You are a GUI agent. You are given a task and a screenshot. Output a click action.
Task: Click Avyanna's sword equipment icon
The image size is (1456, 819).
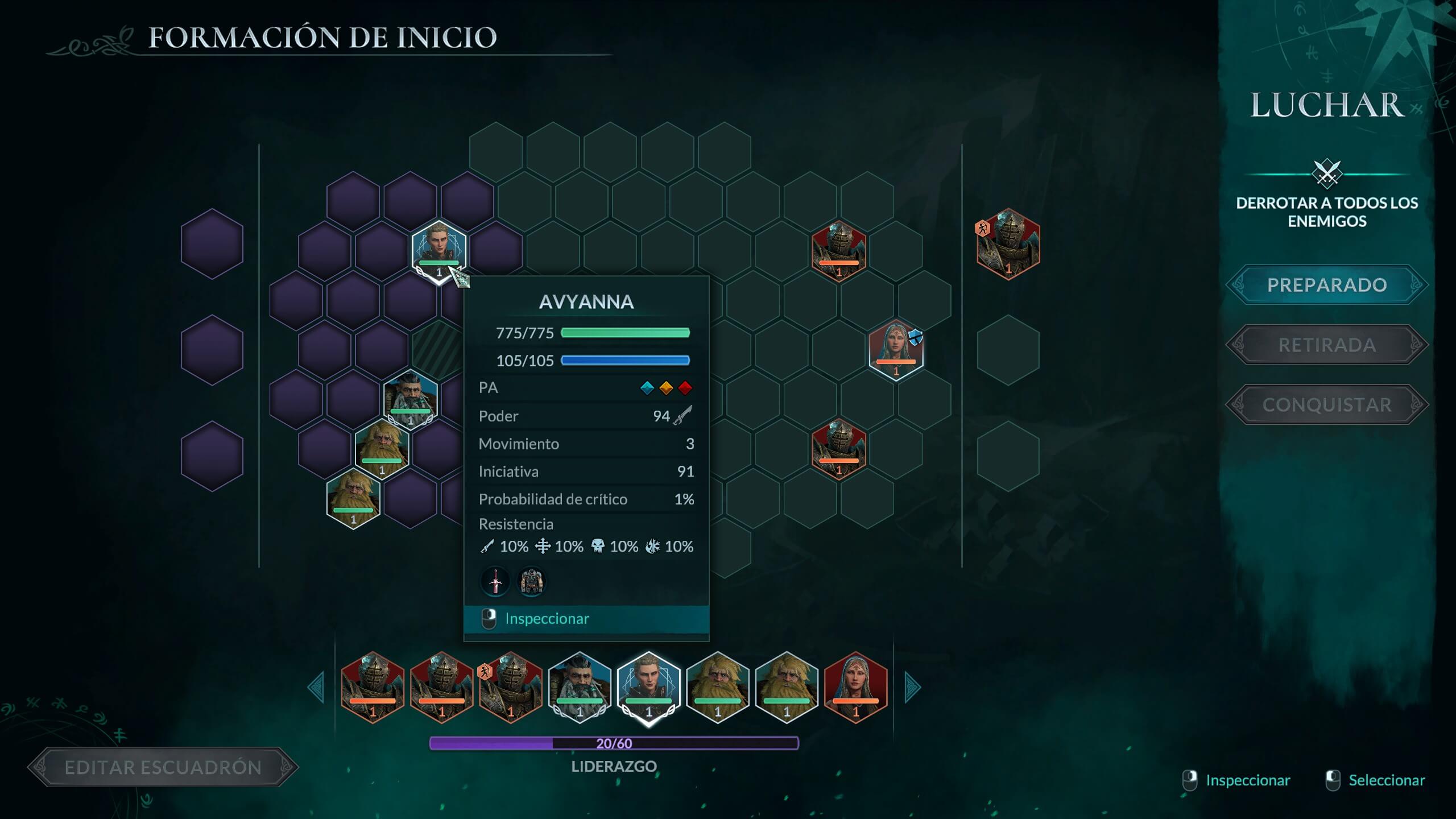(495, 581)
